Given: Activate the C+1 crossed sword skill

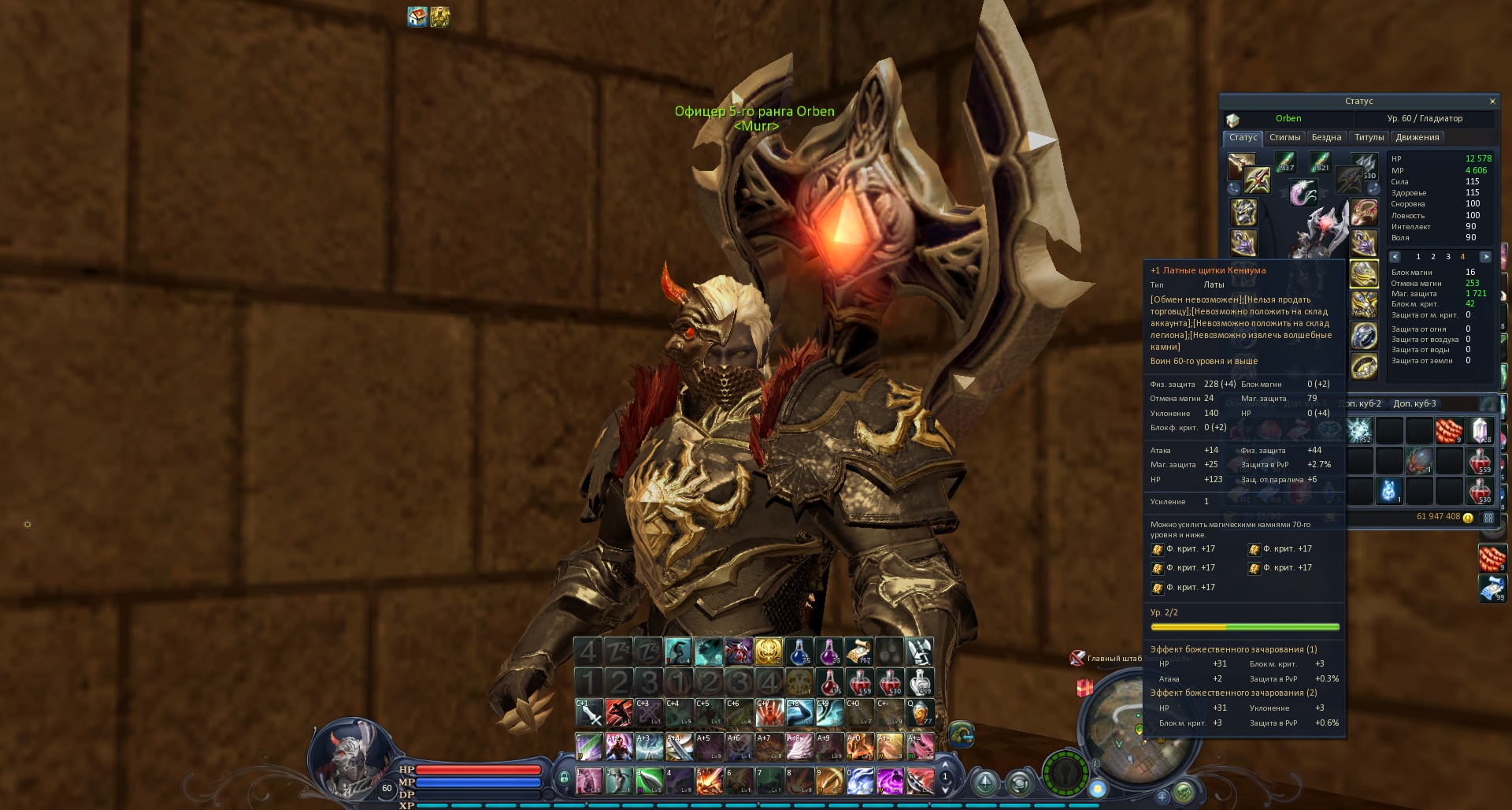Looking at the screenshot, I should tap(589, 712).
